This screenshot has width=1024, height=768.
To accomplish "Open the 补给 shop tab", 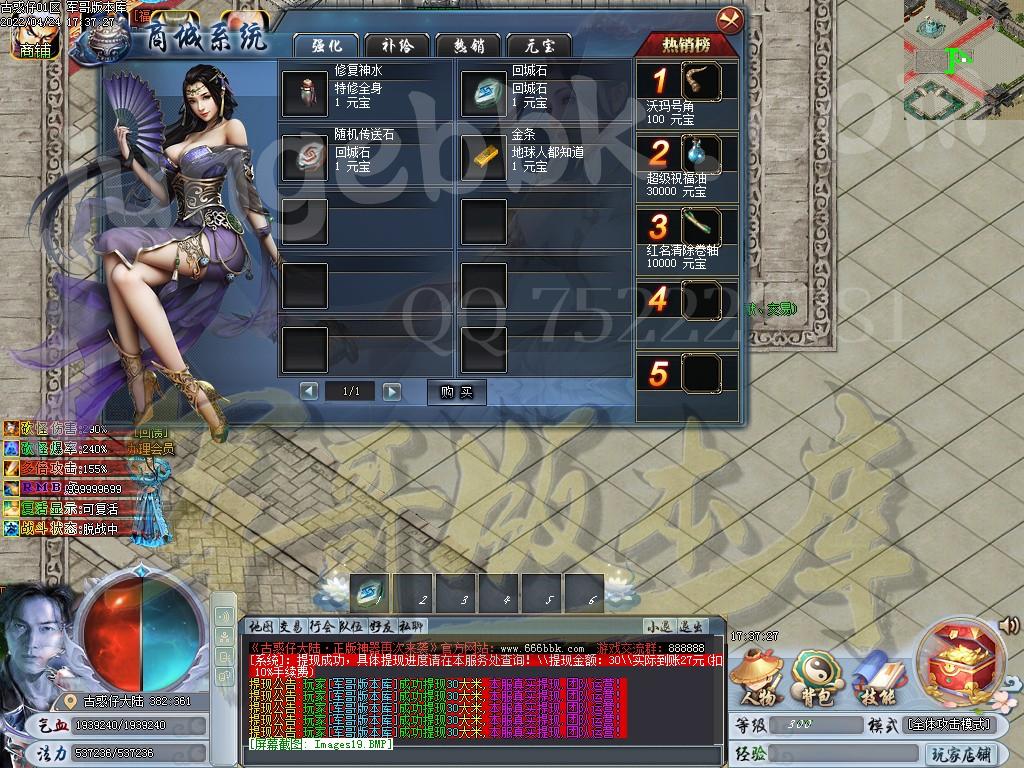I will (397, 45).
